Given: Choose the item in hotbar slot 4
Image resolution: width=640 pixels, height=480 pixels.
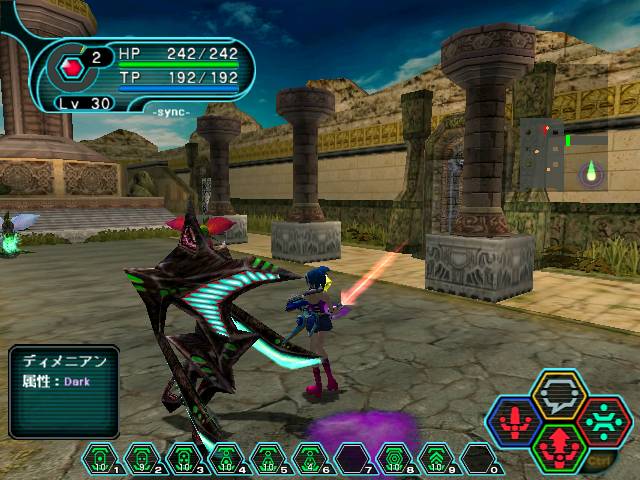Looking at the screenshot, I should coord(226,459).
